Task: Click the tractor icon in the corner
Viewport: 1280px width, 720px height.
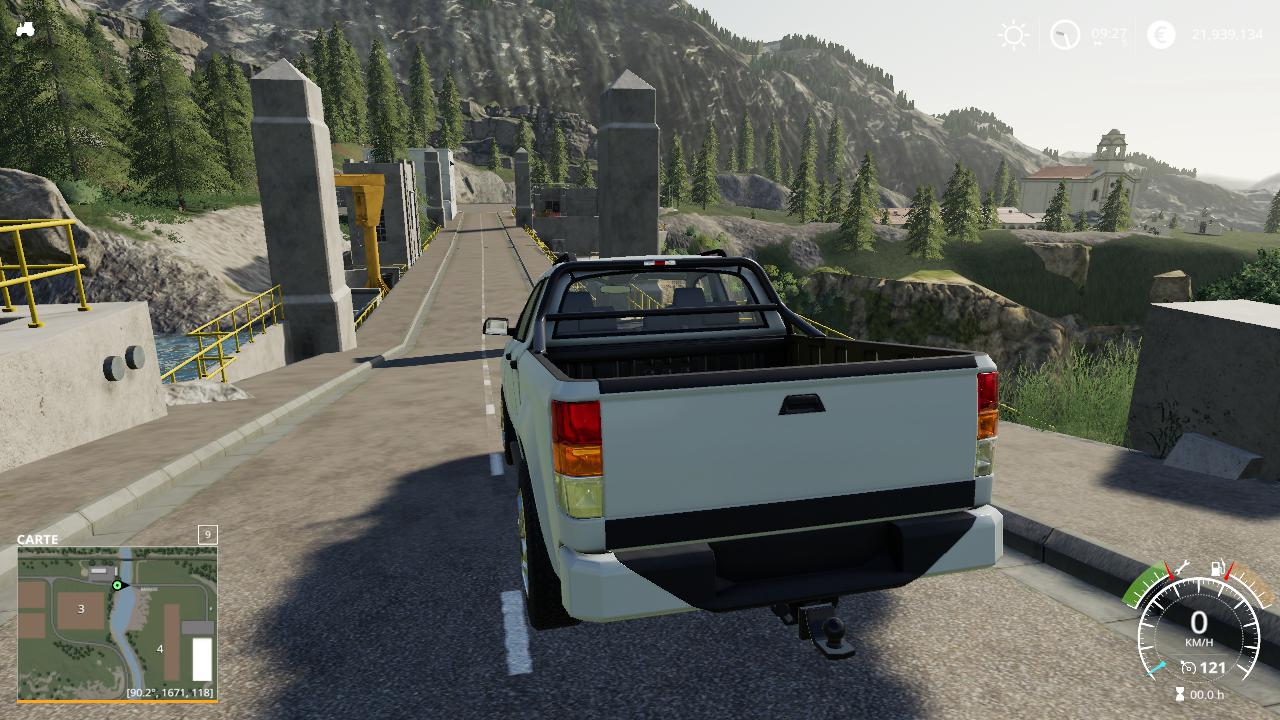Action: point(25,29)
